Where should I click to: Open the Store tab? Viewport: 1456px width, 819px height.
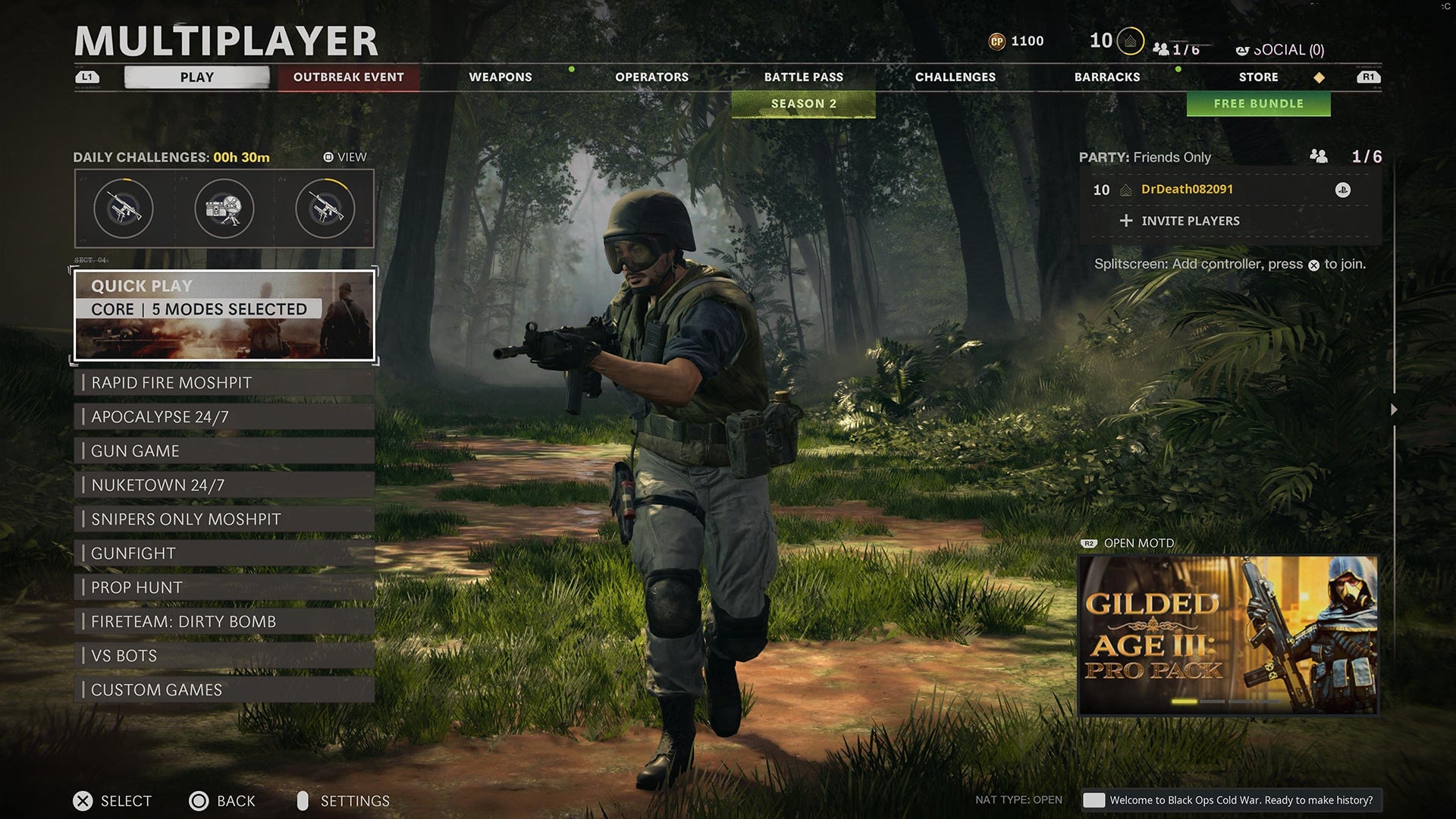(1258, 77)
